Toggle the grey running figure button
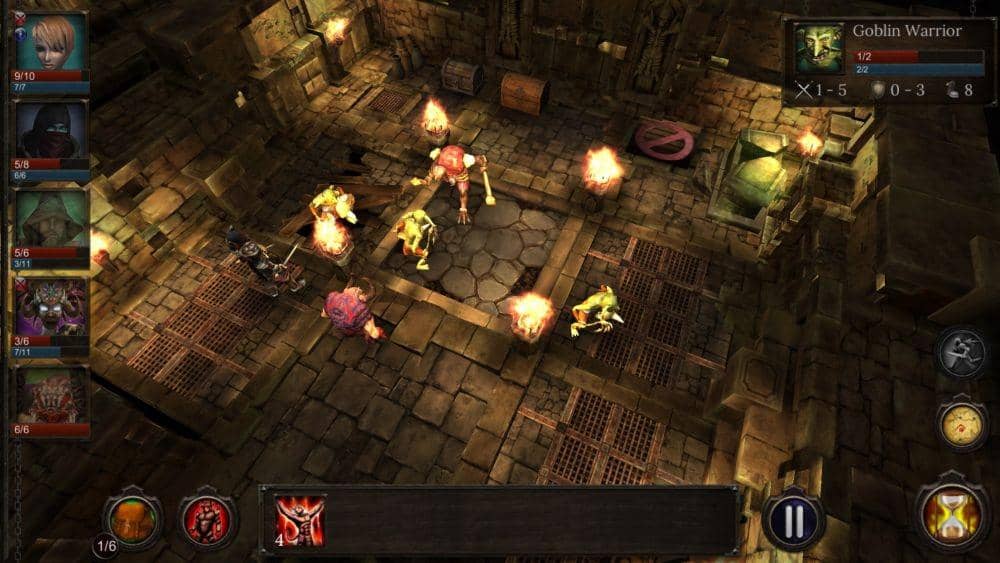The image size is (1000, 563). click(963, 353)
